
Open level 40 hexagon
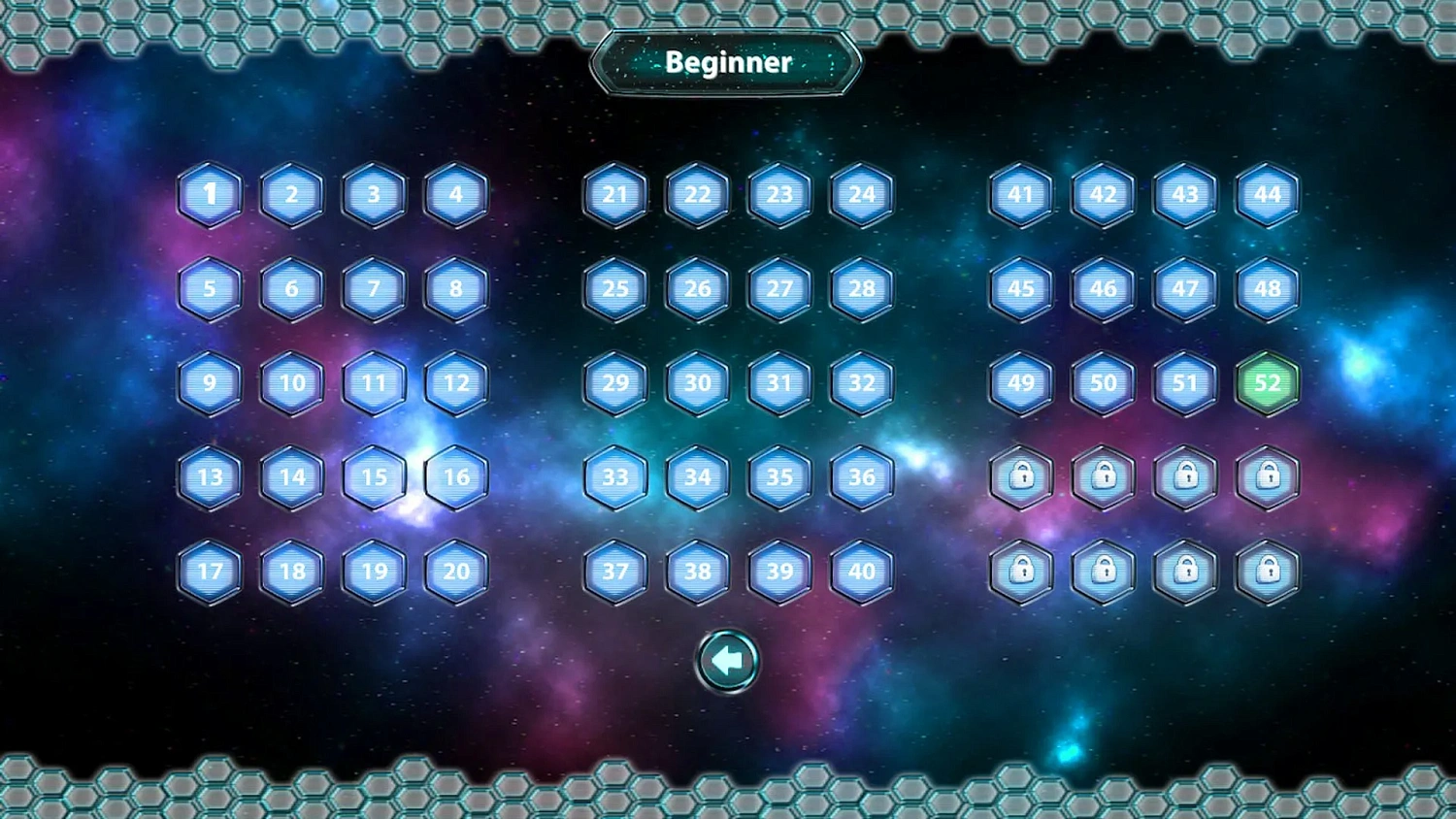point(861,572)
